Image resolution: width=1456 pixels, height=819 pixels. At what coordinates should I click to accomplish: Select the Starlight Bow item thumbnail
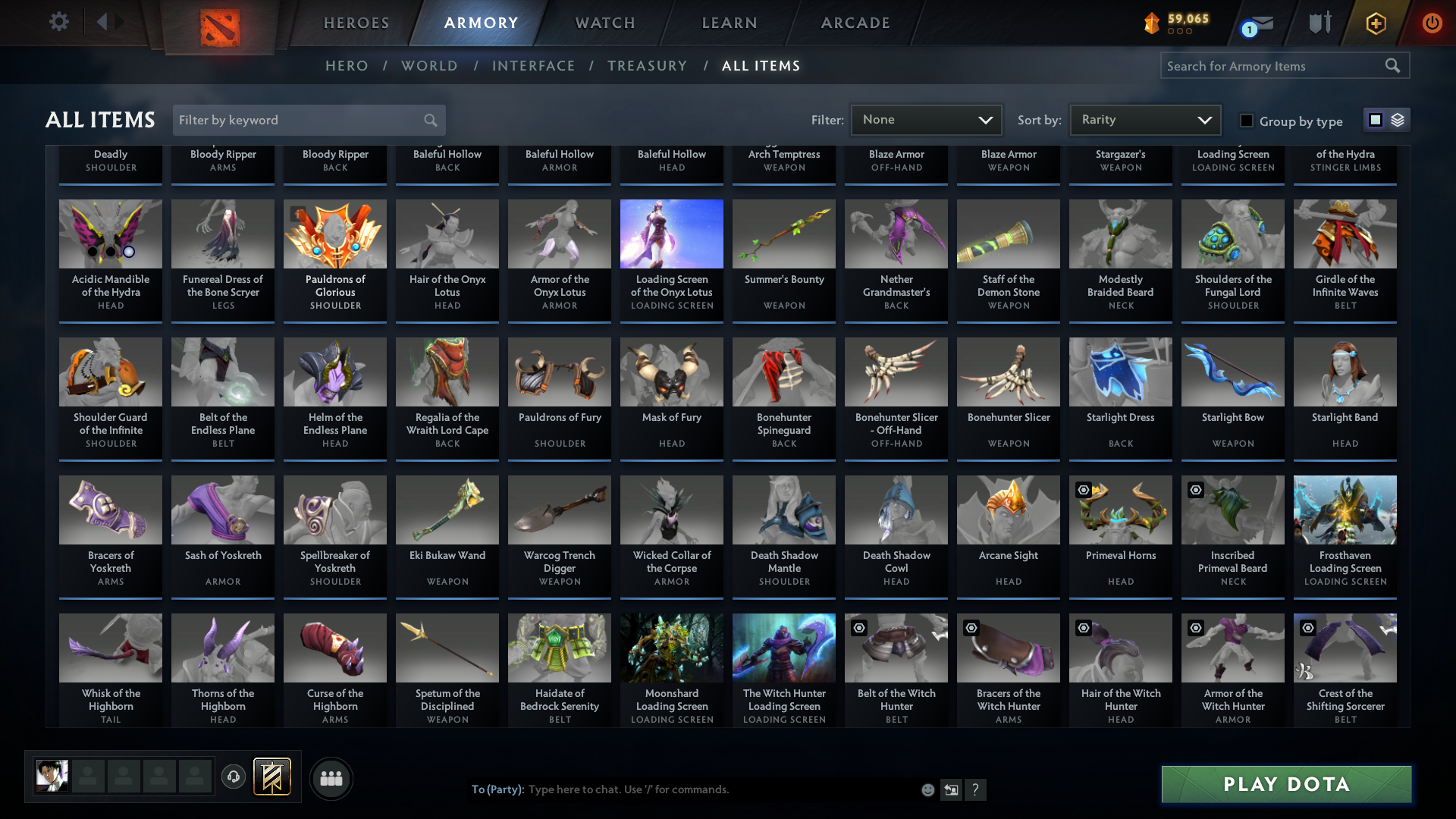[x=1232, y=372]
